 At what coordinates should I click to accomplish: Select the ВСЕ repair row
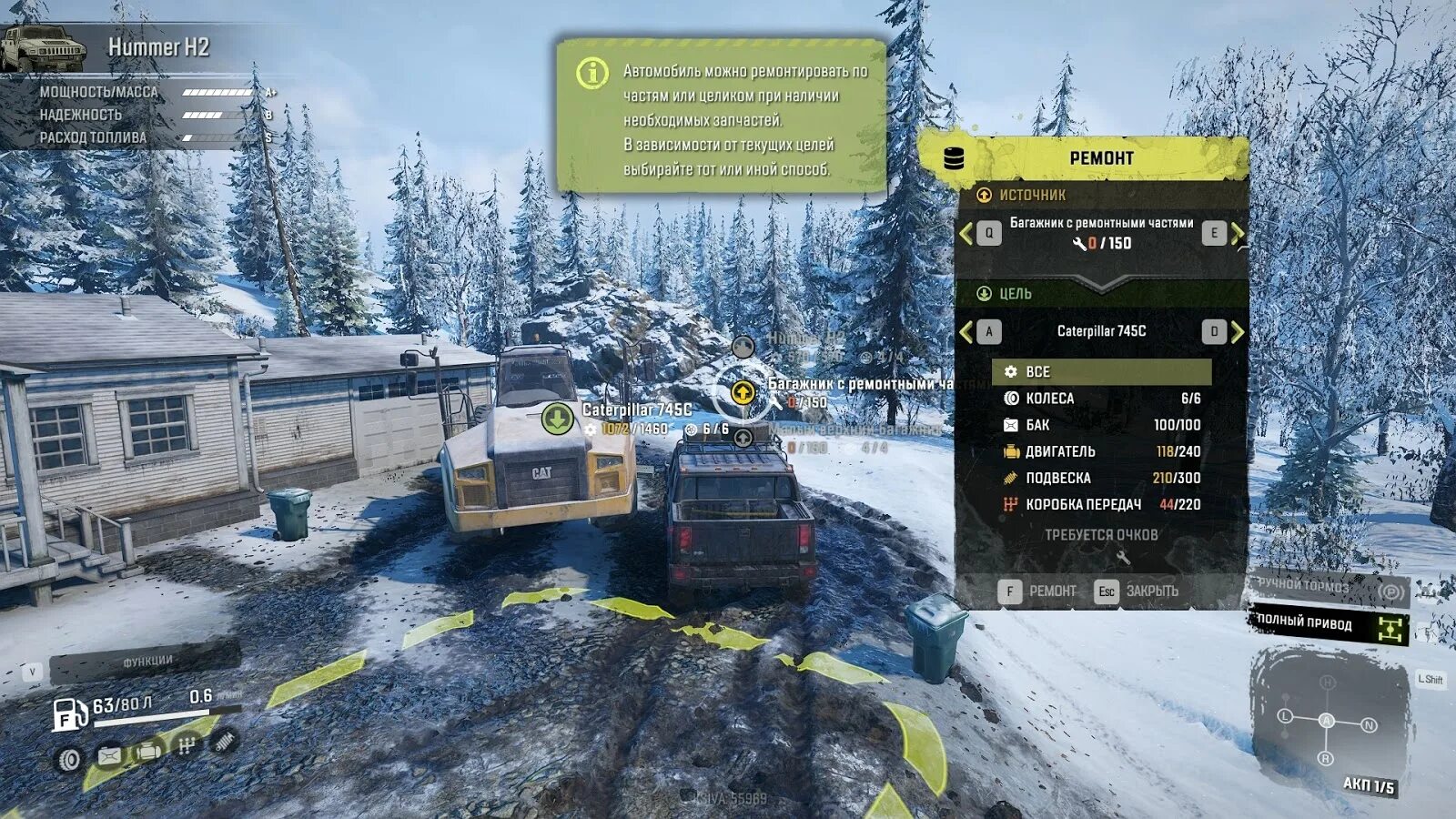[x=1101, y=371]
